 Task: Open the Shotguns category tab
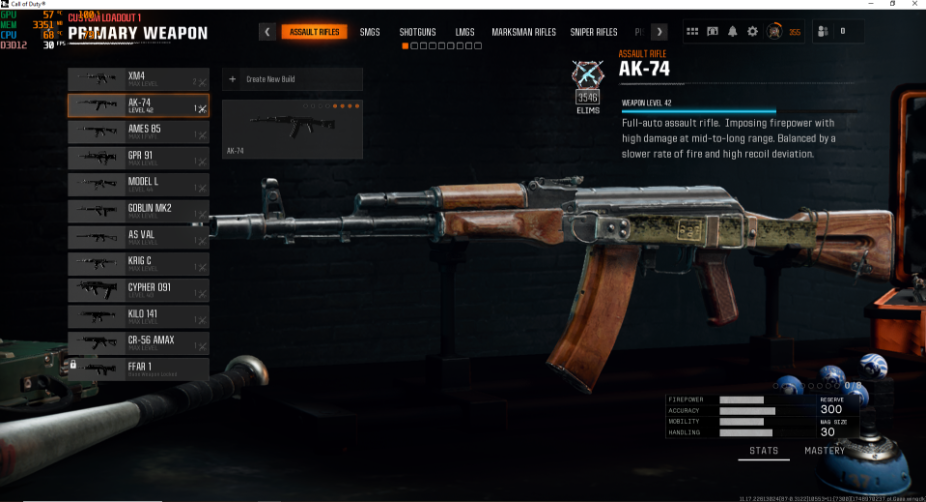tap(417, 32)
